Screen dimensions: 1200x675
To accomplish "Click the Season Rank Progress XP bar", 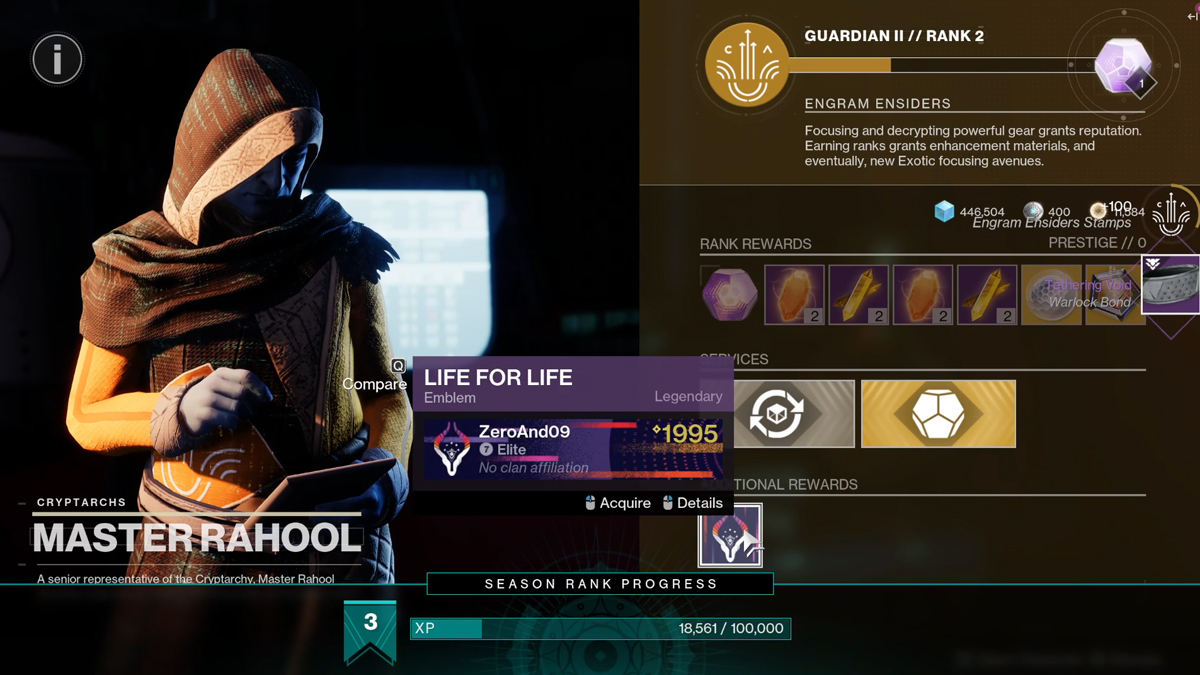I will (600, 628).
